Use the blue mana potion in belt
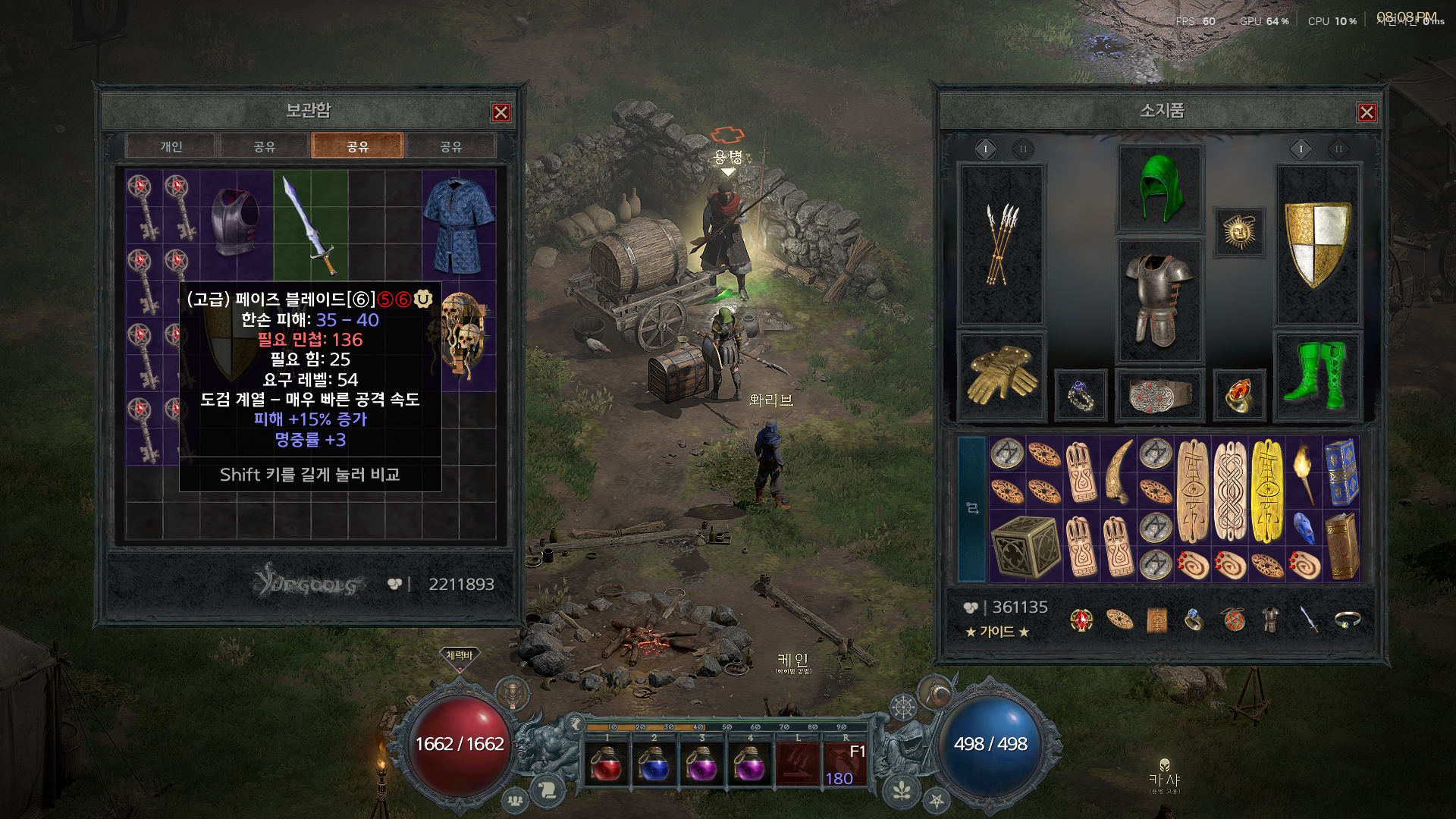Screen dimensions: 1456x819 click(x=654, y=764)
